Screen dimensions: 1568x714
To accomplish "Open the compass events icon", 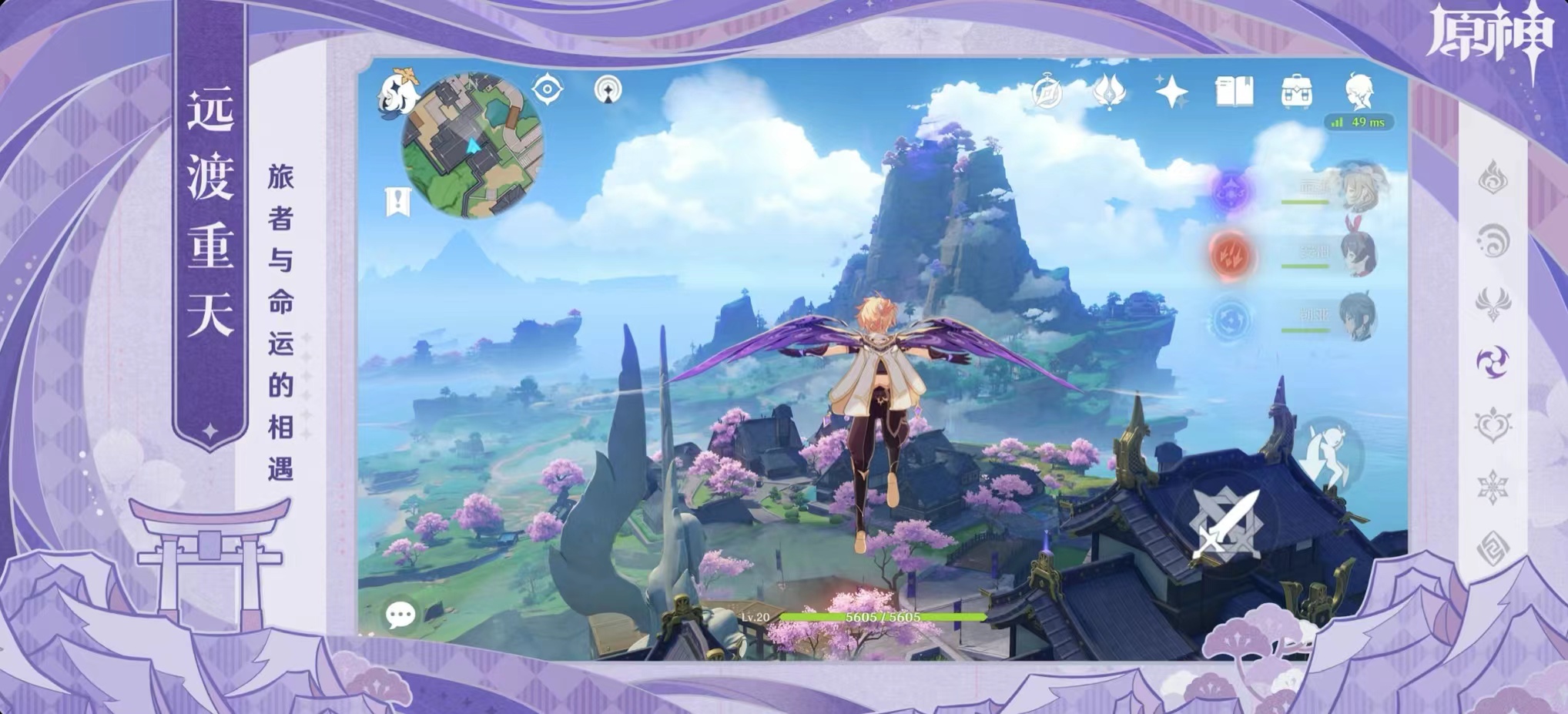I will [x=1047, y=92].
